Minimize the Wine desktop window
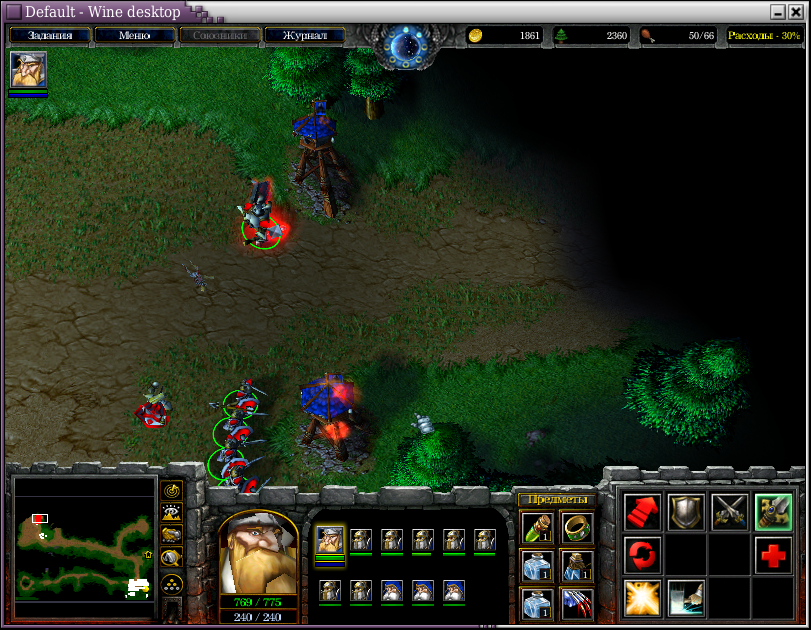The height and width of the screenshot is (630, 811). (777, 12)
